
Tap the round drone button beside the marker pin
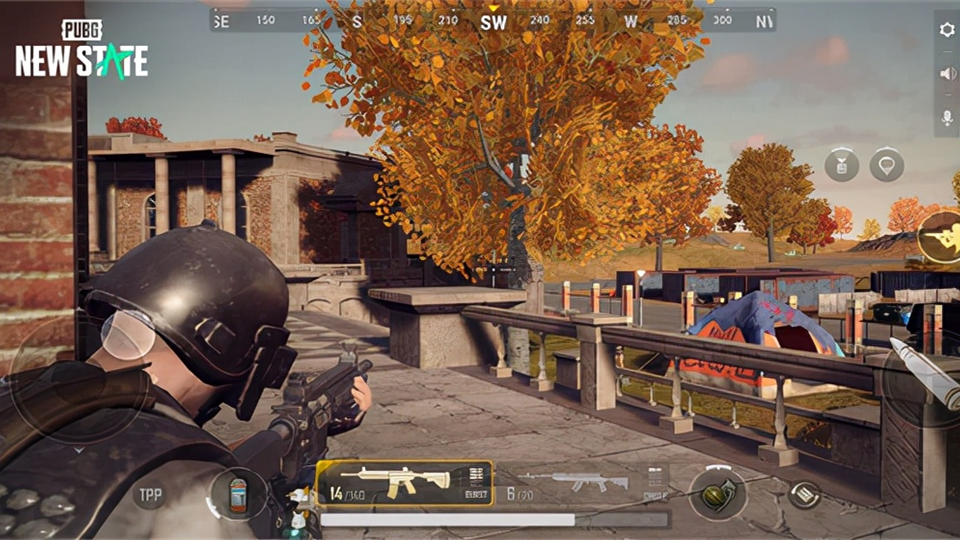tap(842, 165)
